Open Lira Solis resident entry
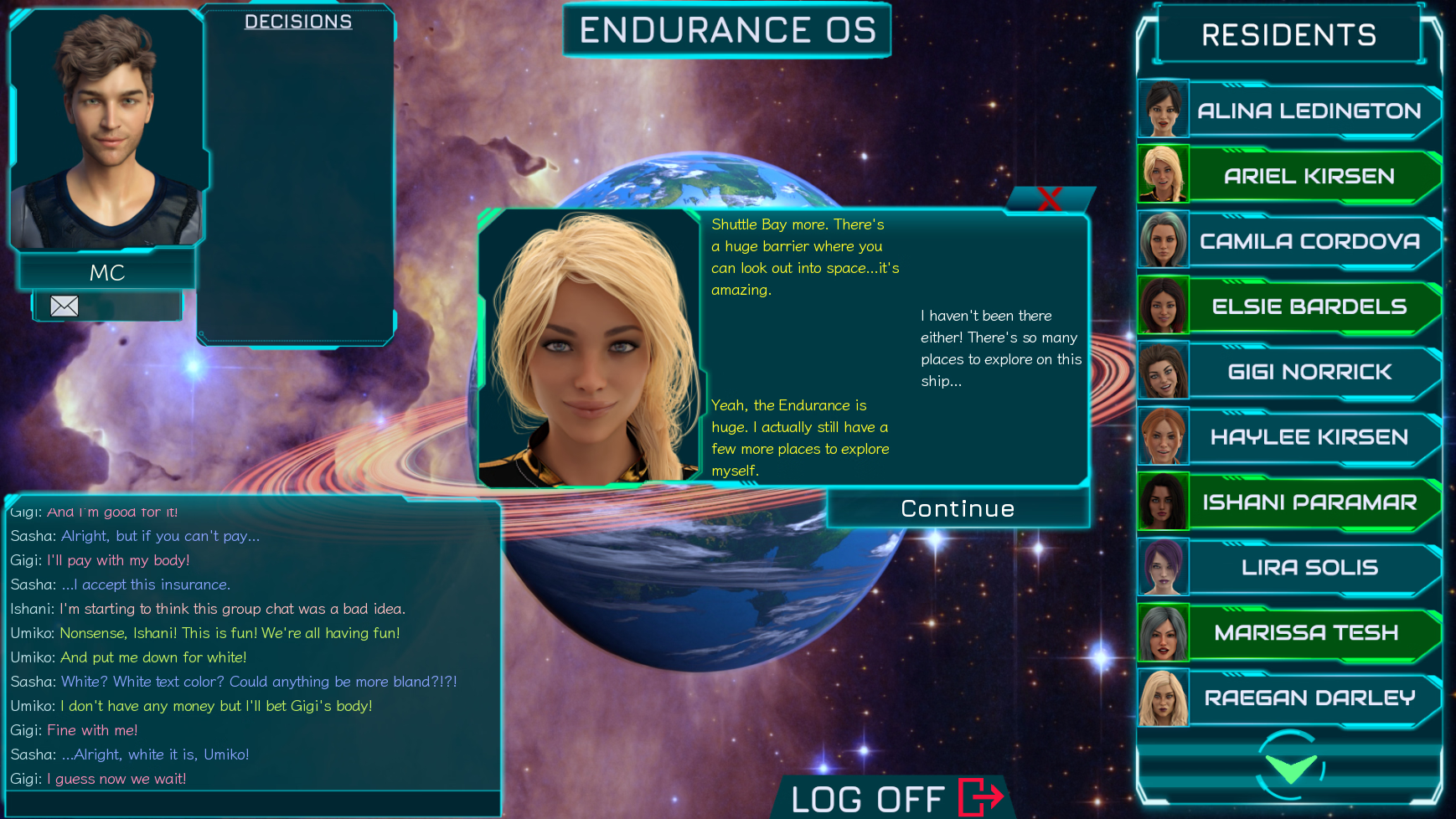 [x=1308, y=568]
